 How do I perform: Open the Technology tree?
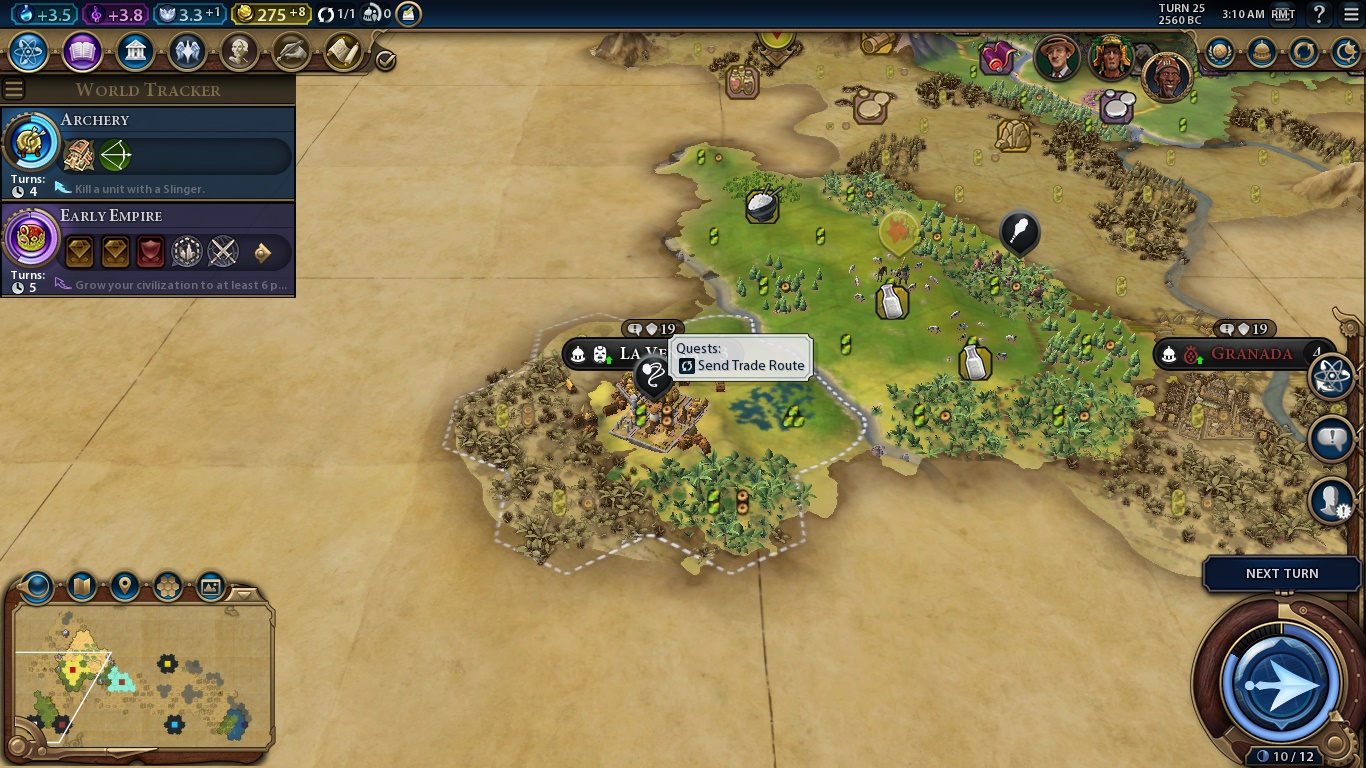(29, 51)
